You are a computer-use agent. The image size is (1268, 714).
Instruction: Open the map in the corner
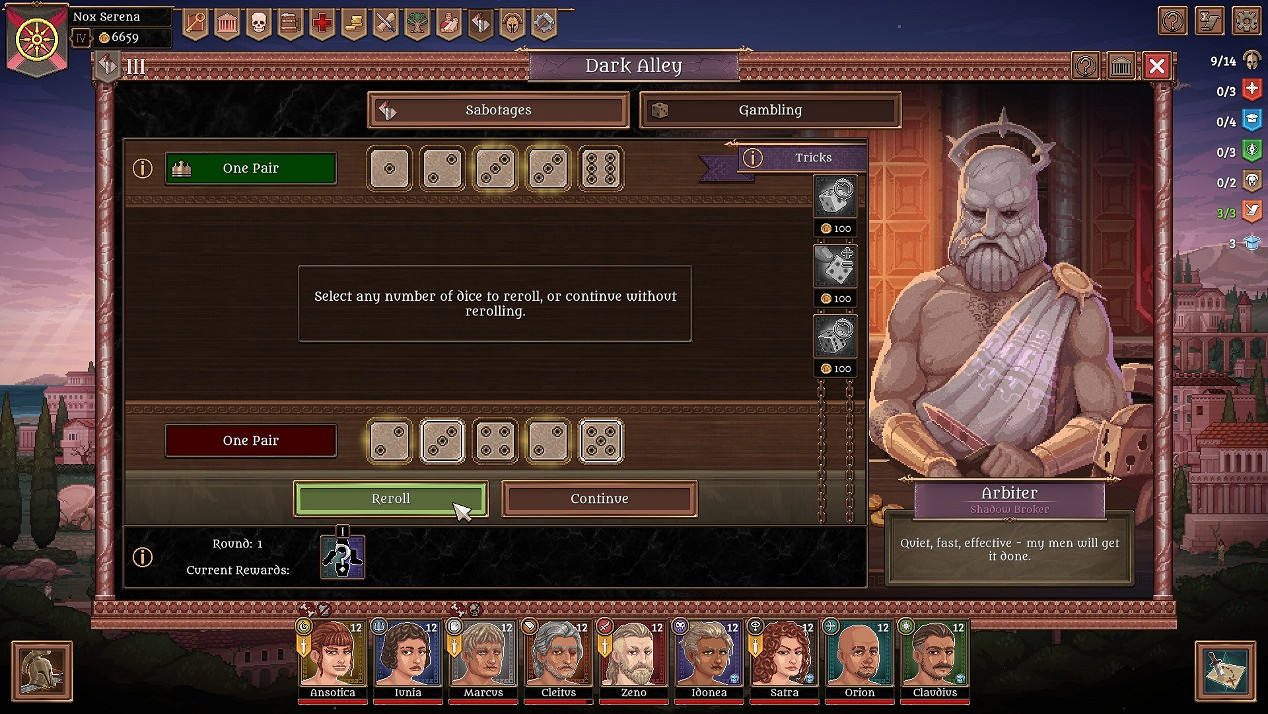pos(1225,670)
